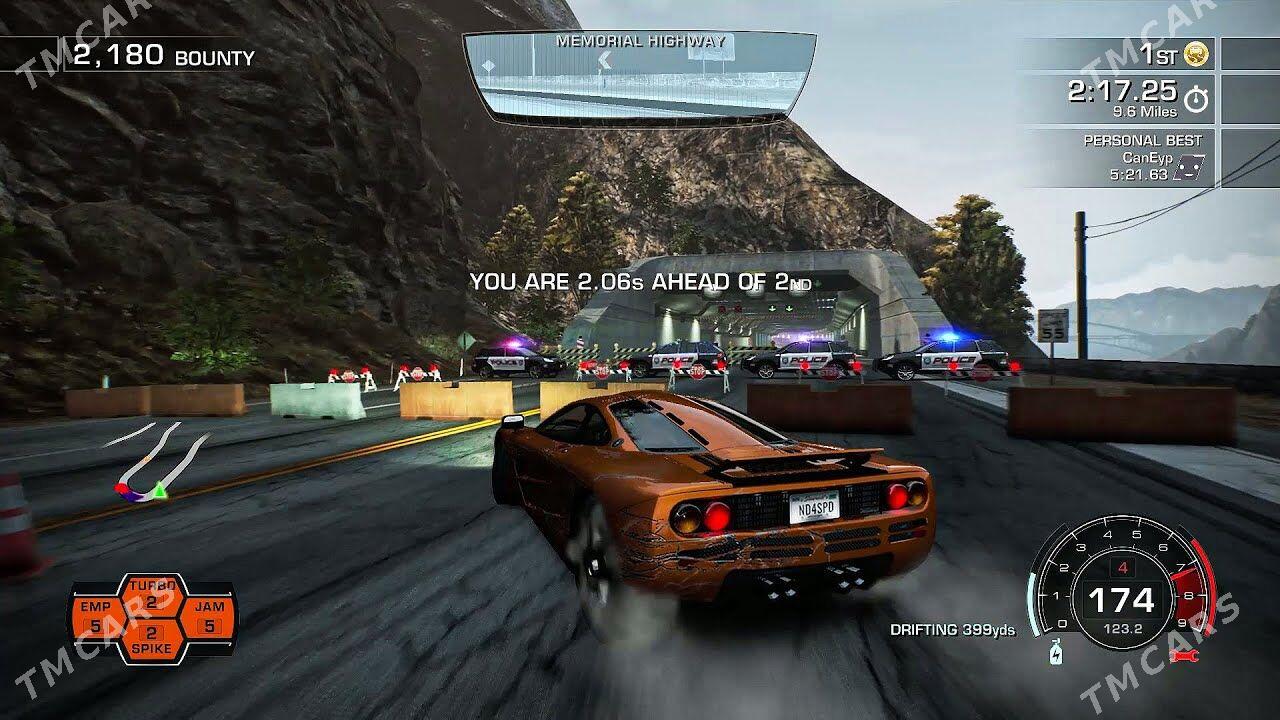1280x720 pixels.
Task: Open the 2:17.25 timer panel
Action: pos(1123,95)
